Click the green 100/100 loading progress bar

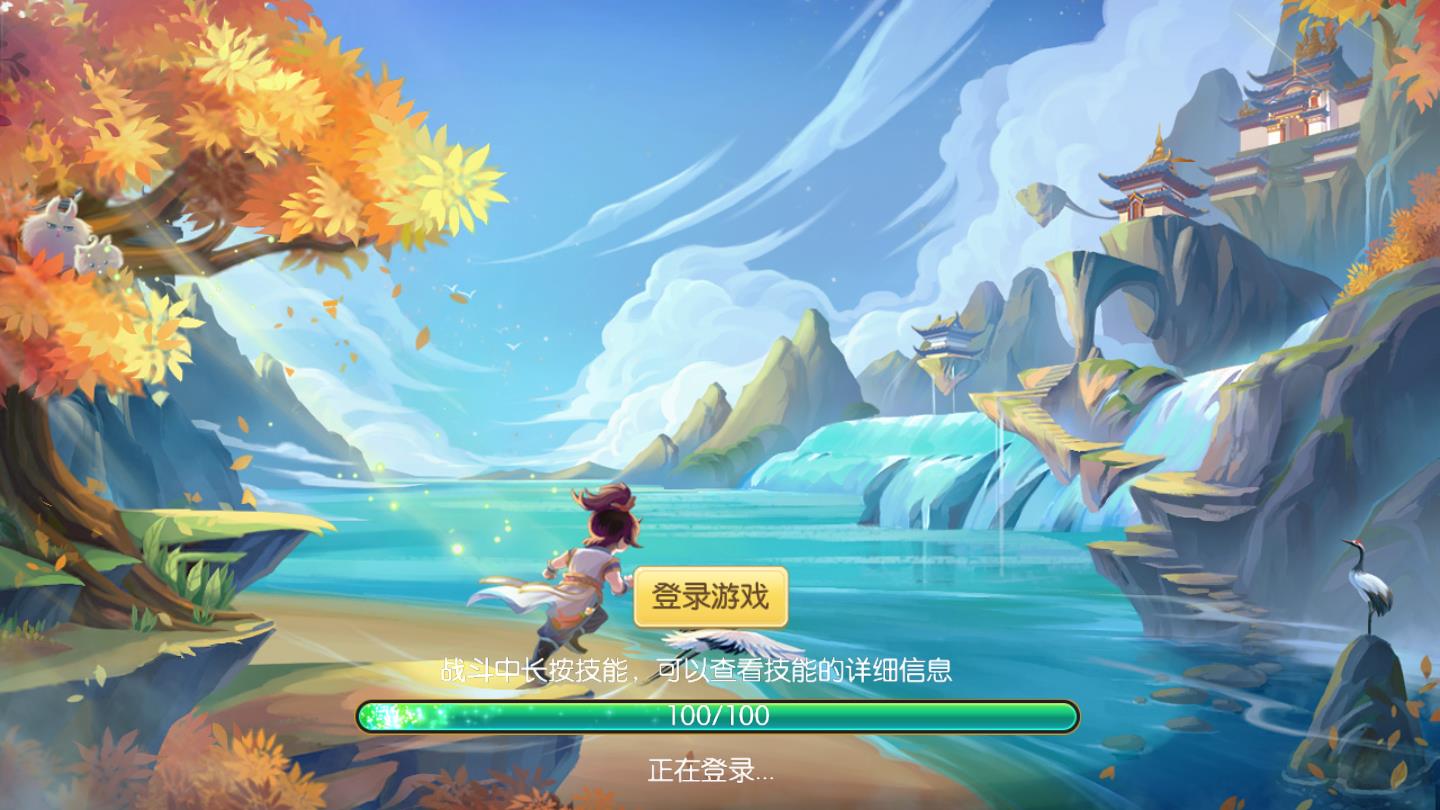[718, 714]
